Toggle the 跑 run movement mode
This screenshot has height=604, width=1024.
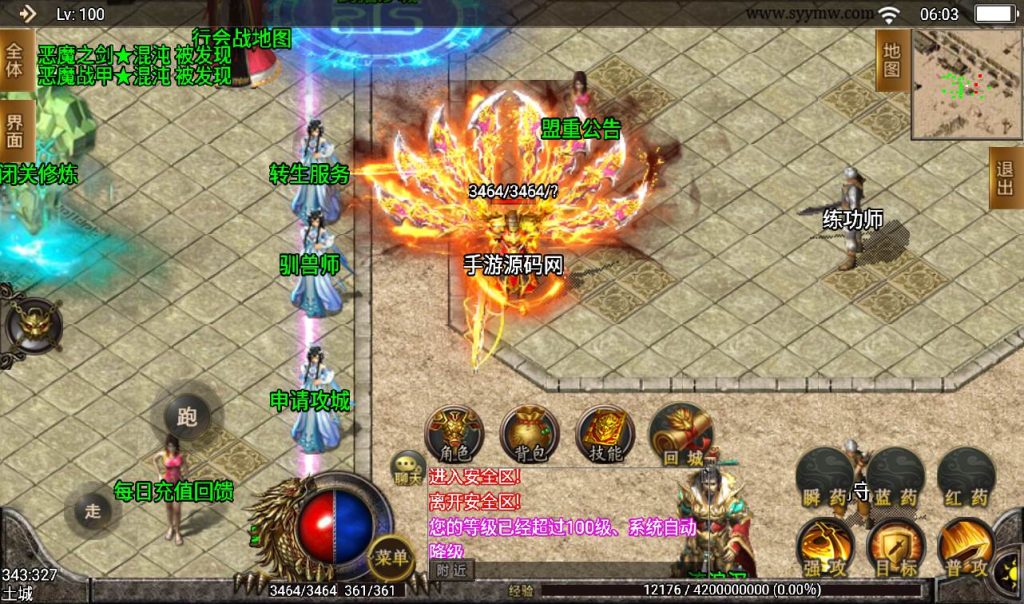pyautogui.click(x=187, y=414)
